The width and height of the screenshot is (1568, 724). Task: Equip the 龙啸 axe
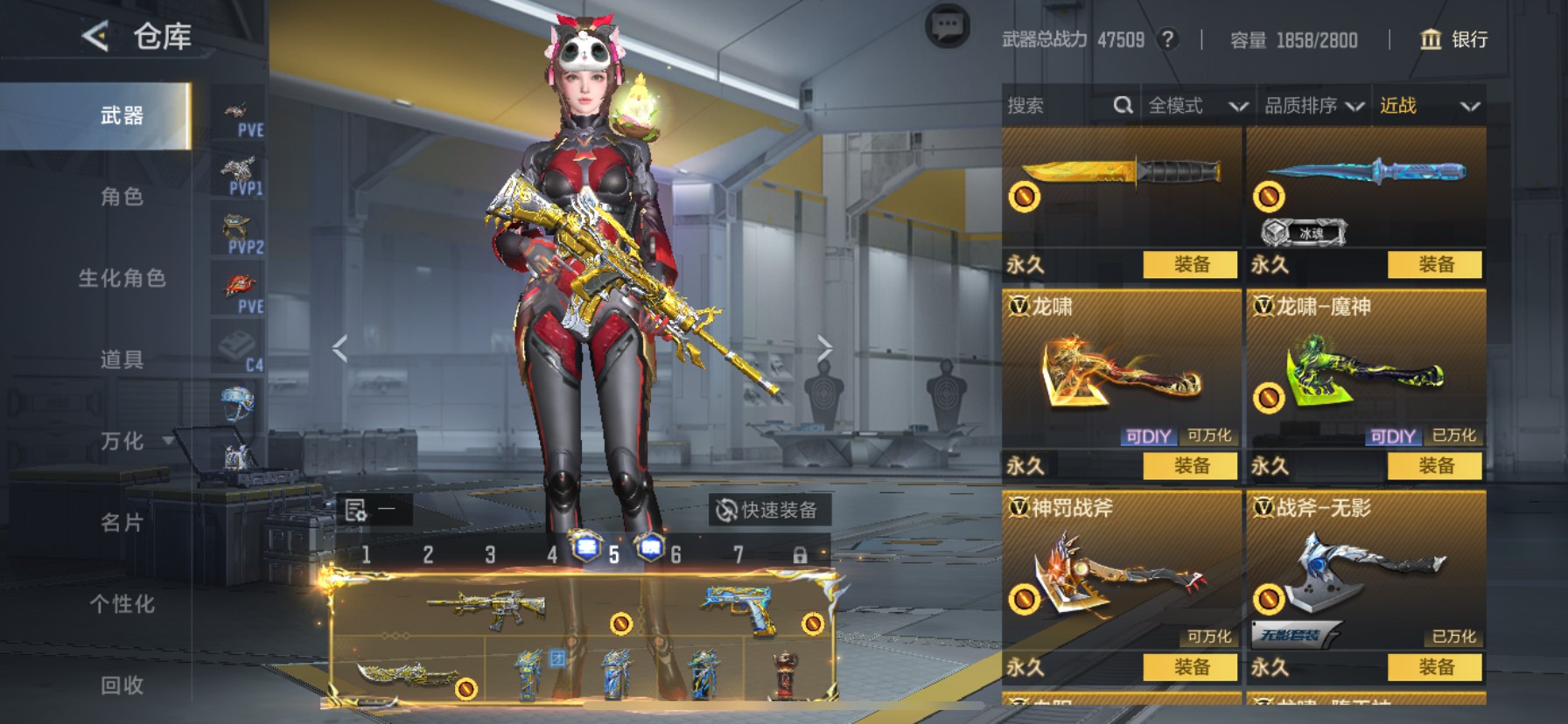click(1190, 466)
